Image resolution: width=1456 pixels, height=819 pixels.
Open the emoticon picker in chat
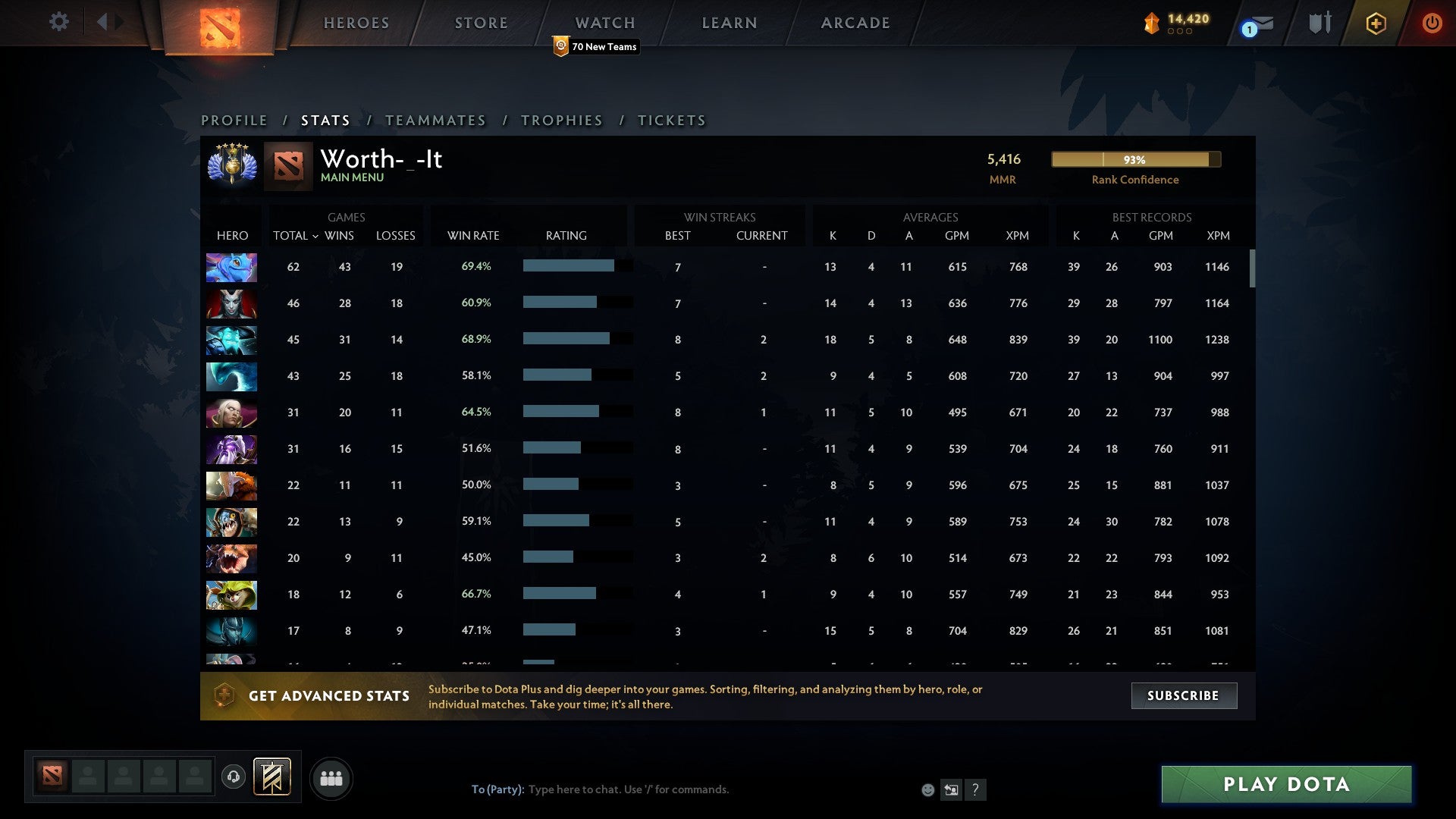[928, 789]
